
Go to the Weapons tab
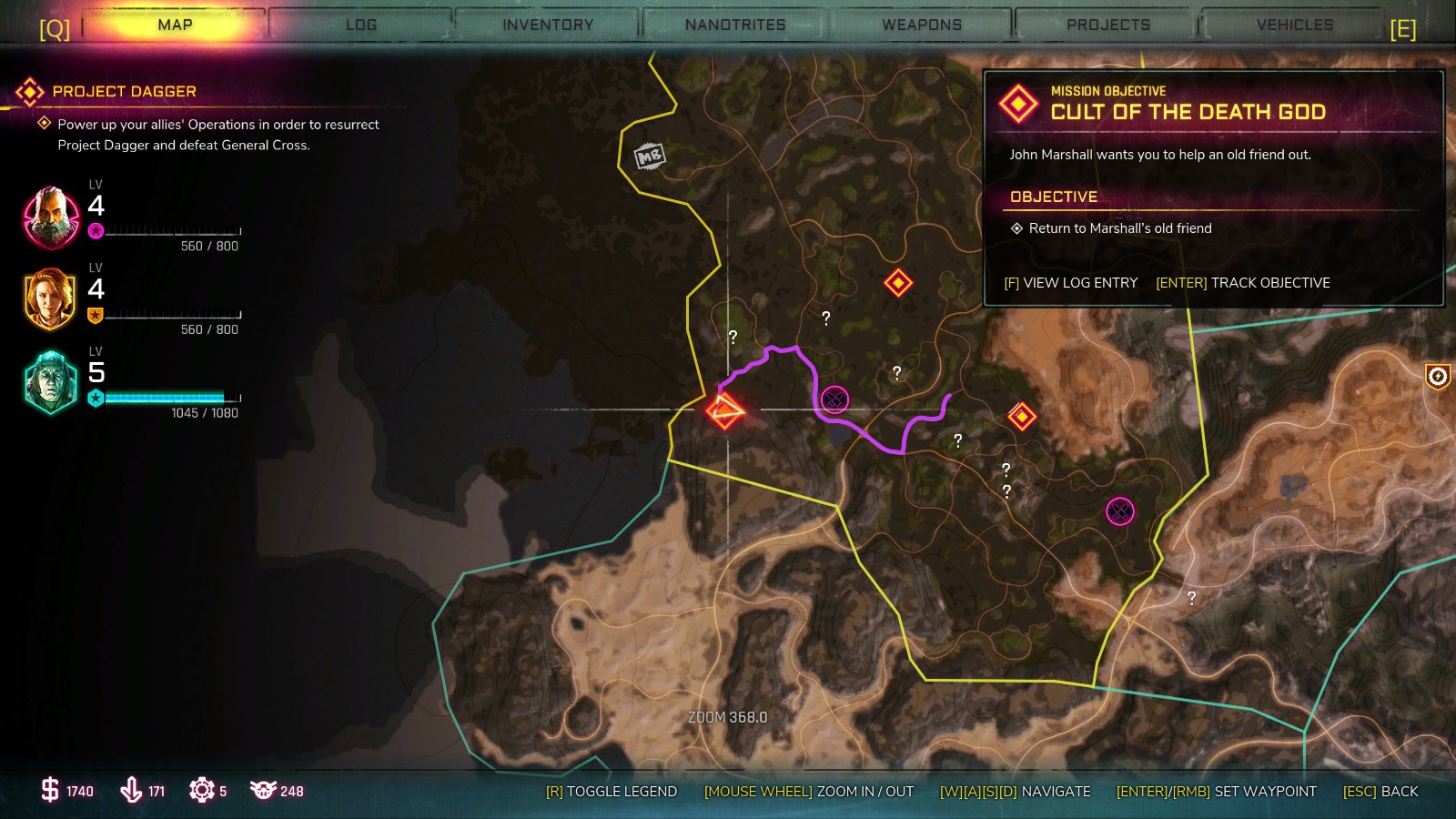pyautogui.click(x=922, y=25)
